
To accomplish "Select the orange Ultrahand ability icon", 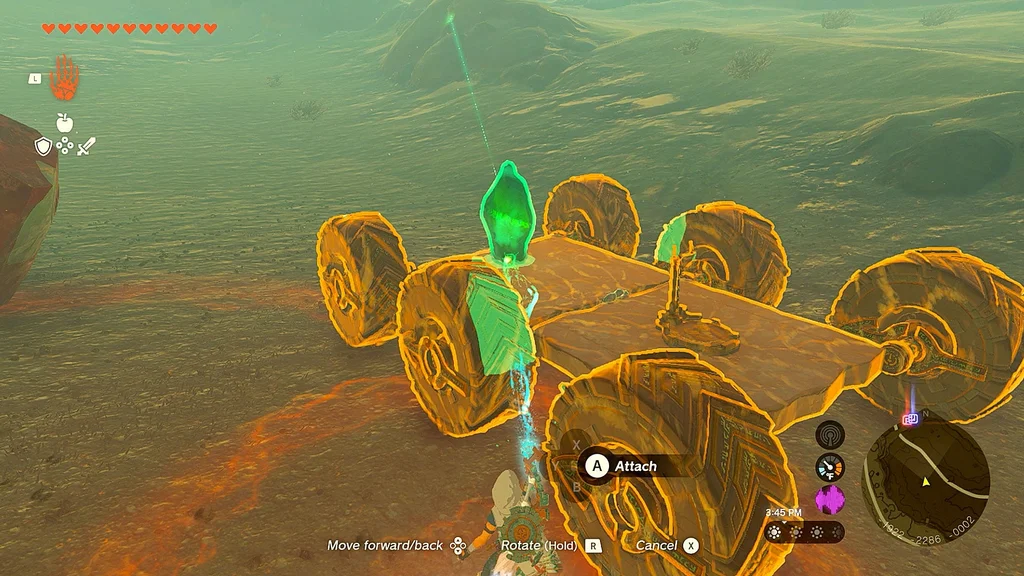I will click(x=64, y=77).
